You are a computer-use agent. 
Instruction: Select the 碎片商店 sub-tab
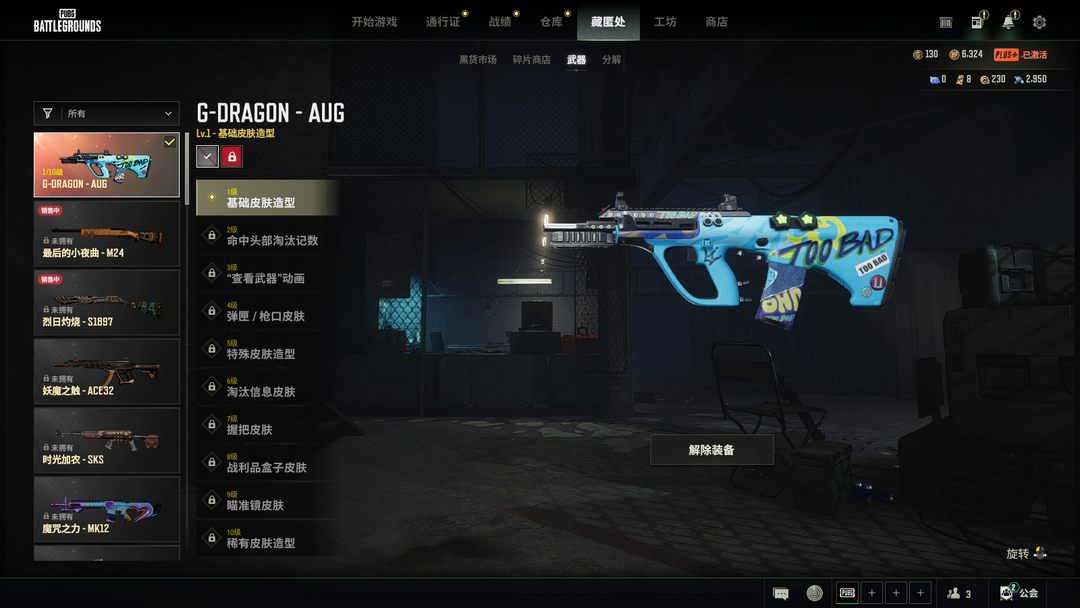coord(531,60)
